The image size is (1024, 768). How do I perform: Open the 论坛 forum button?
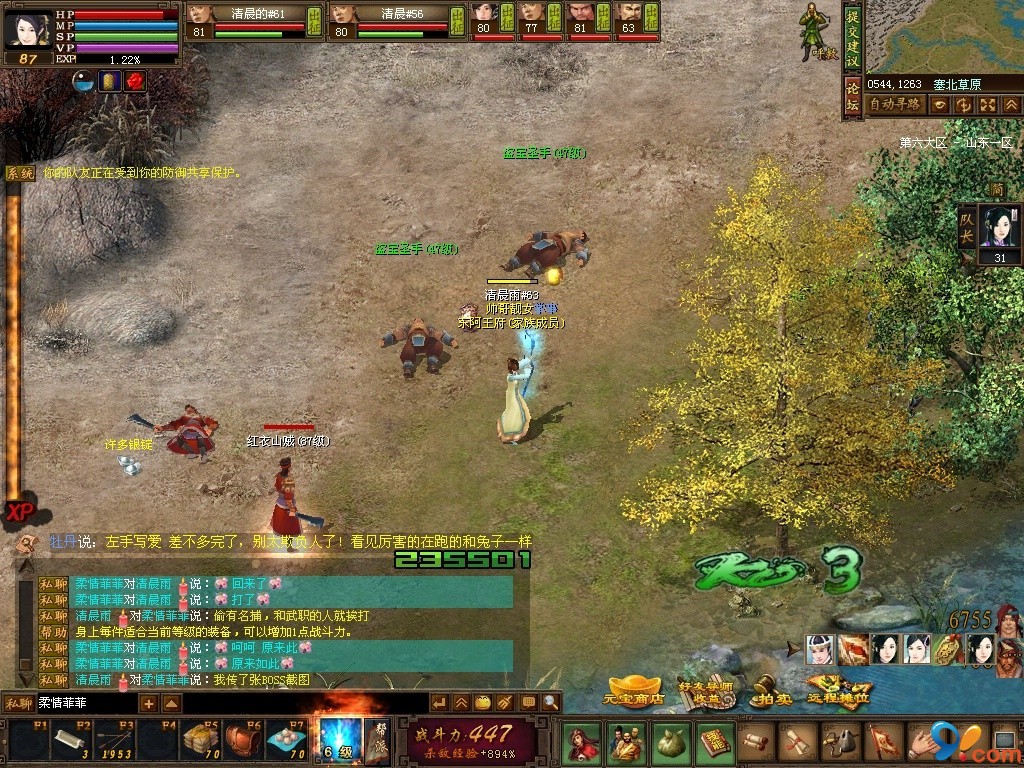[852, 96]
